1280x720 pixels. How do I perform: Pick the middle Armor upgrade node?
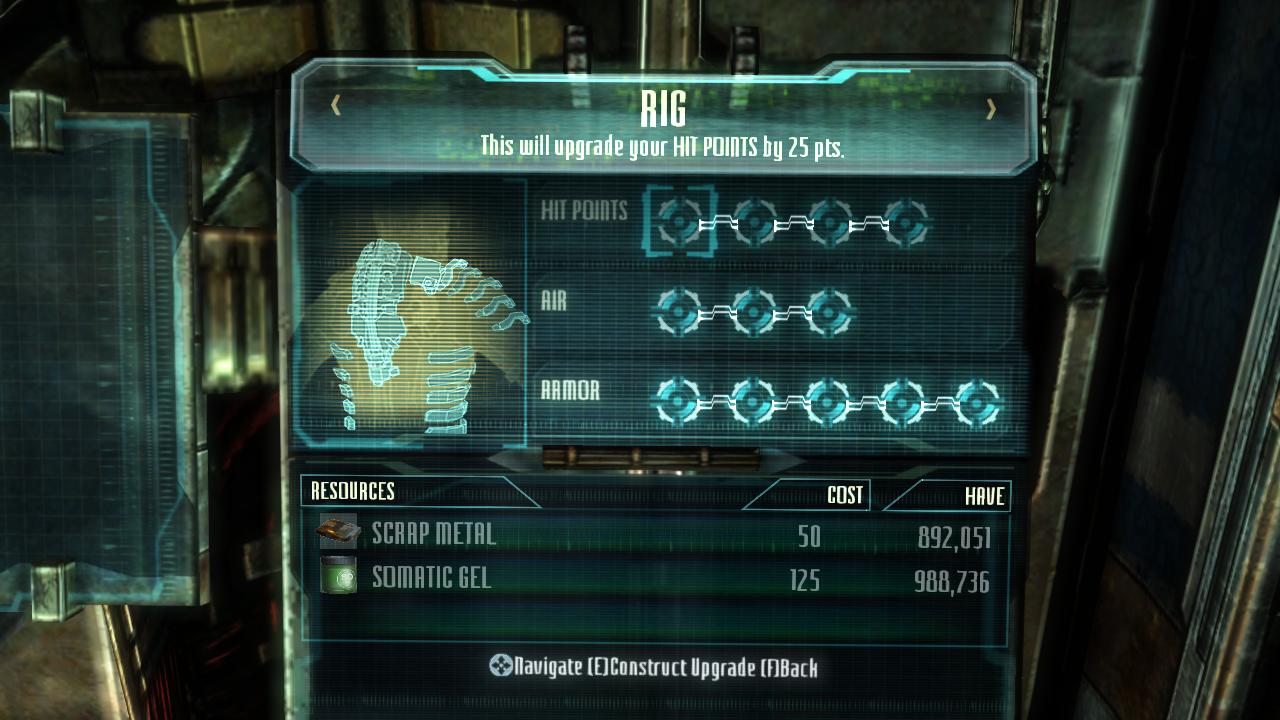tap(828, 402)
